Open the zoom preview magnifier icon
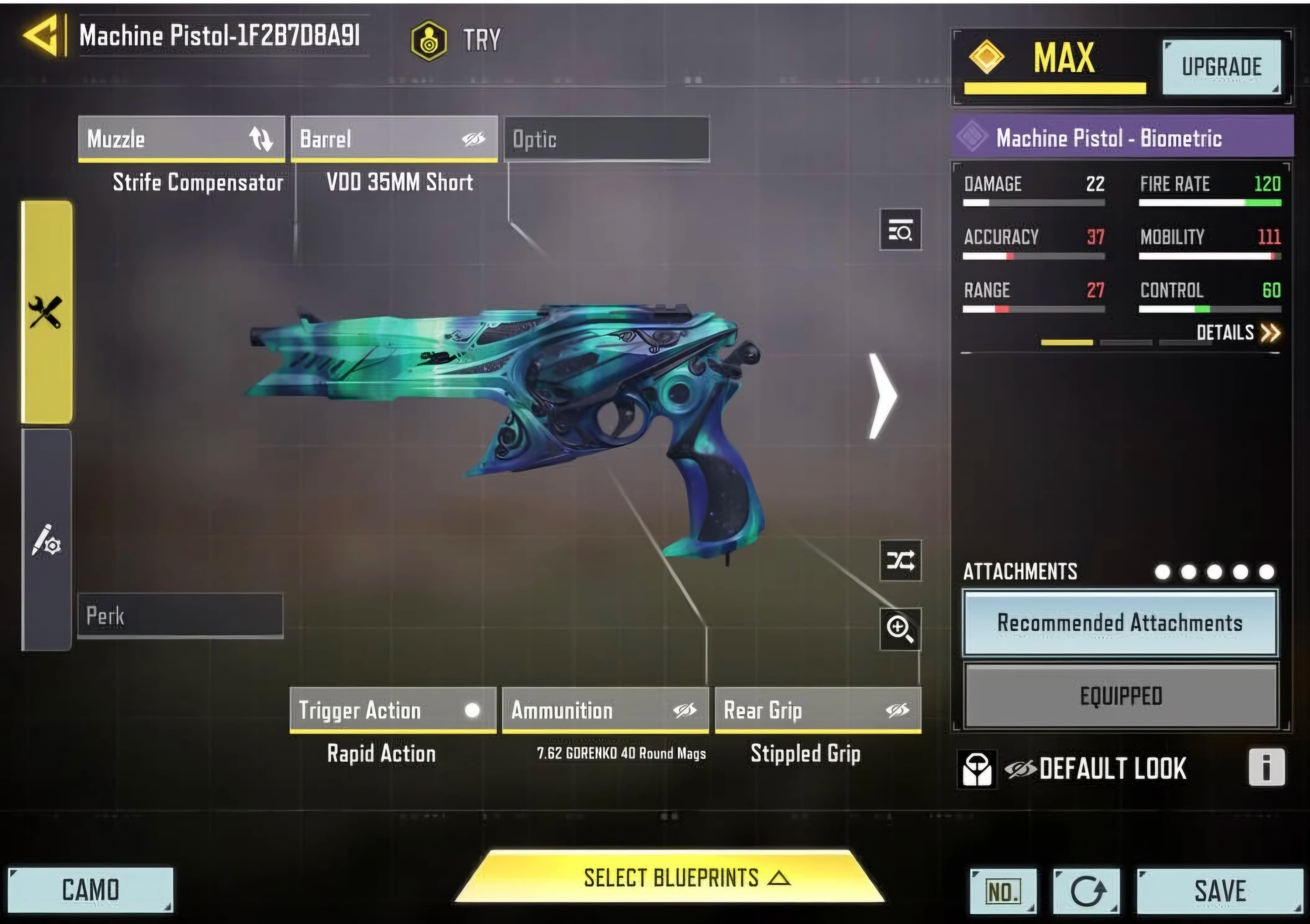 pyautogui.click(x=900, y=629)
